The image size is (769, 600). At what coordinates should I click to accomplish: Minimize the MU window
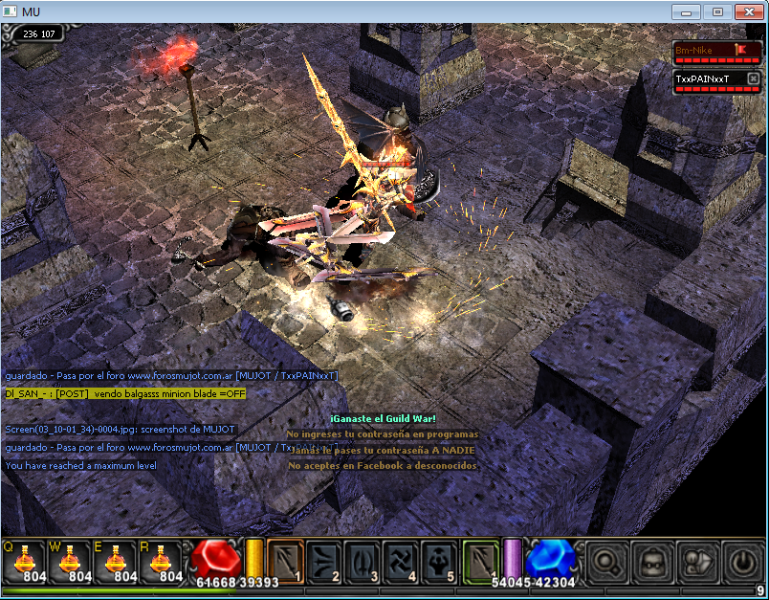click(x=686, y=12)
